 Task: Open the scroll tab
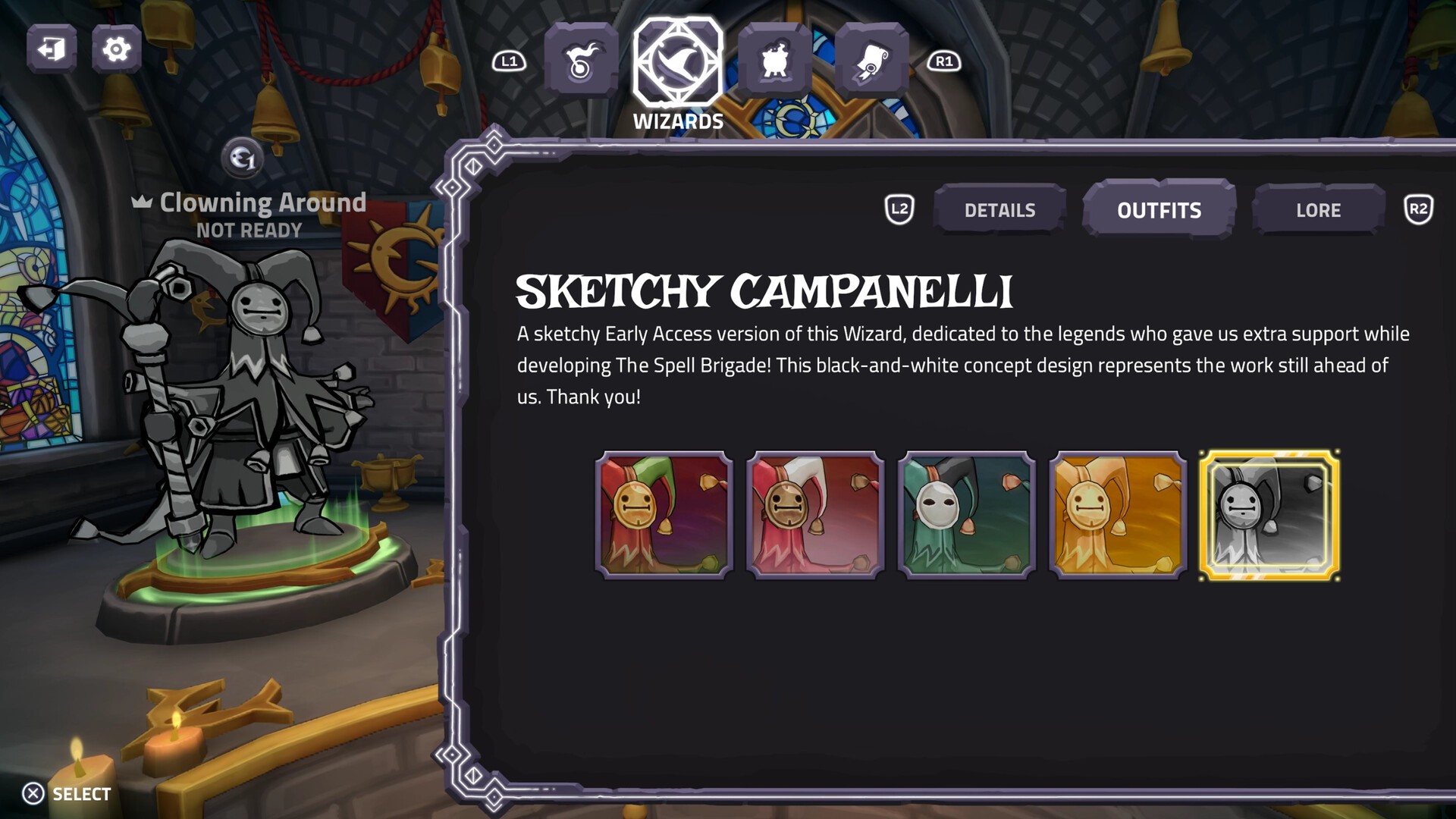click(871, 61)
